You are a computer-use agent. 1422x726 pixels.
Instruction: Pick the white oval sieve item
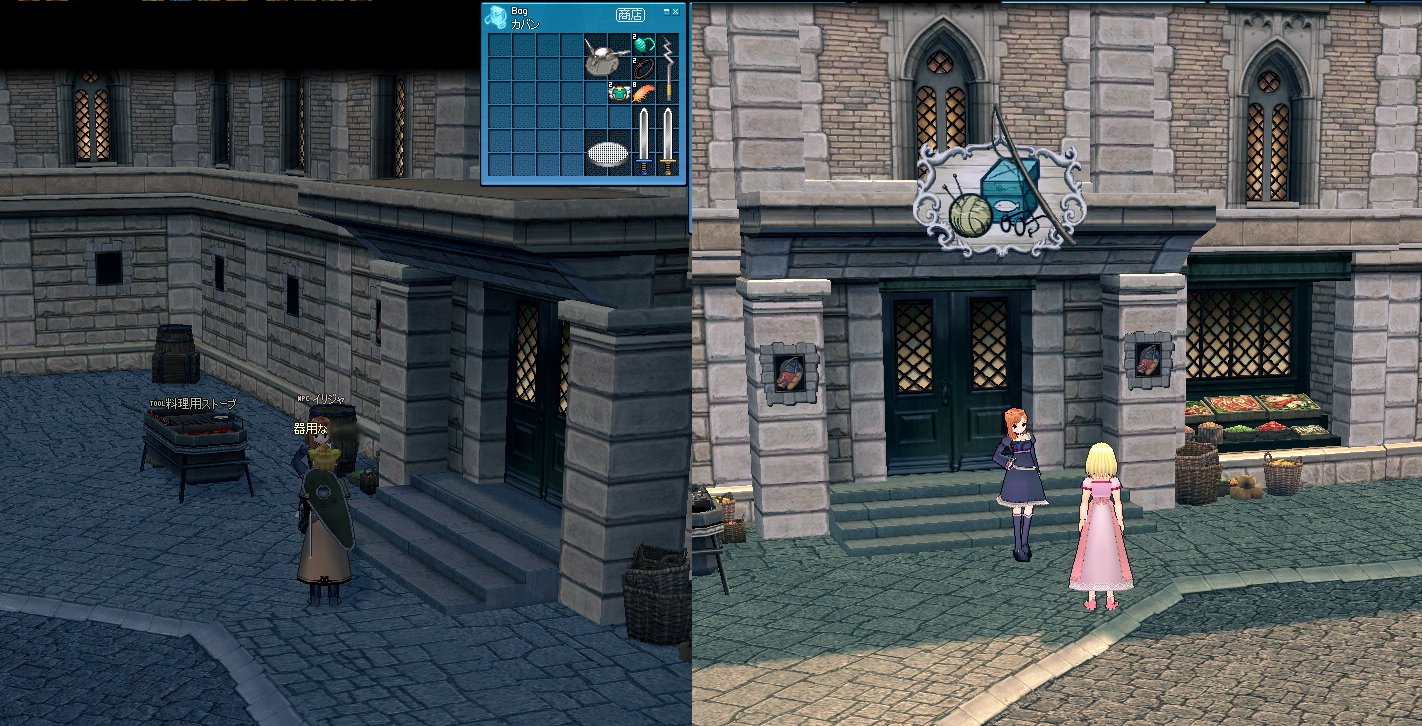tap(606, 153)
